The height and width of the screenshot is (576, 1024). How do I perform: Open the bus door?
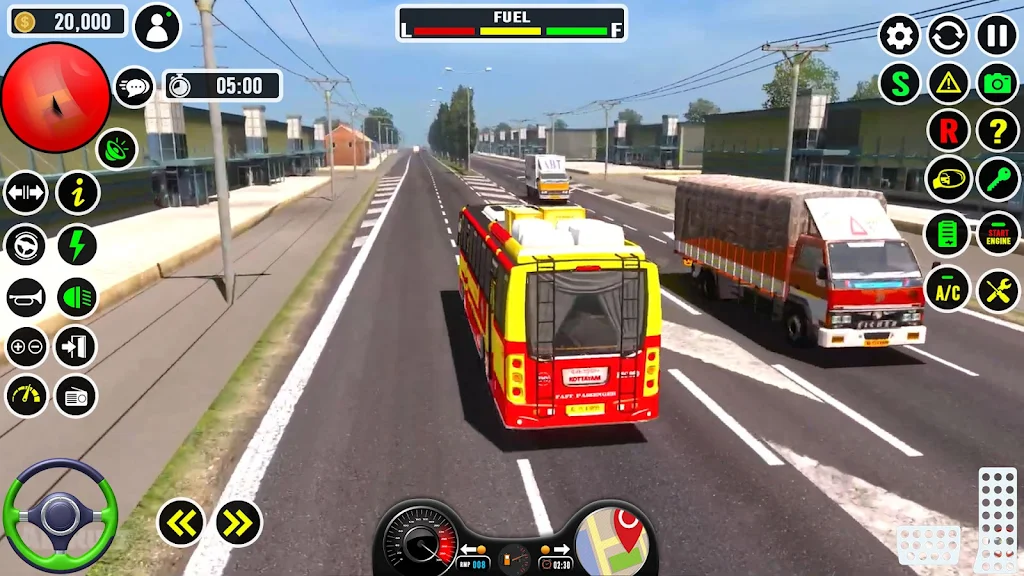[x=76, y=347]
